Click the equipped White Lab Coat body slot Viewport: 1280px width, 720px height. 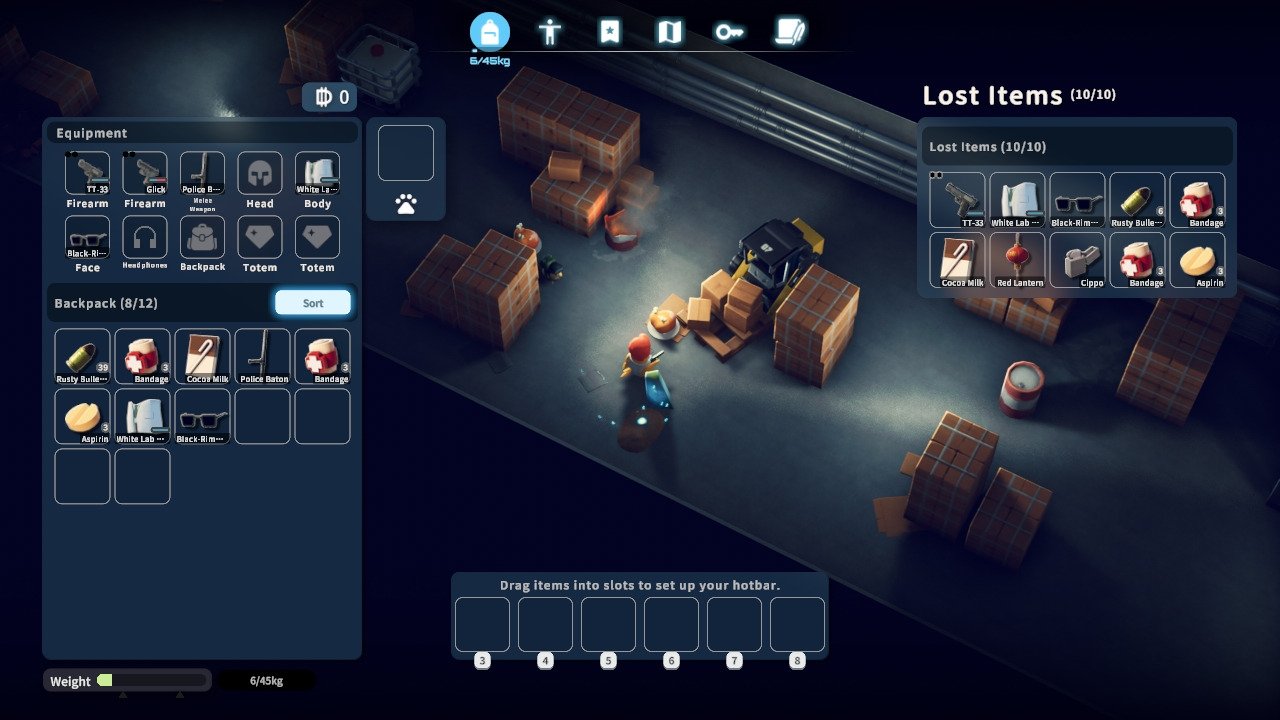(x=317, y=173)
